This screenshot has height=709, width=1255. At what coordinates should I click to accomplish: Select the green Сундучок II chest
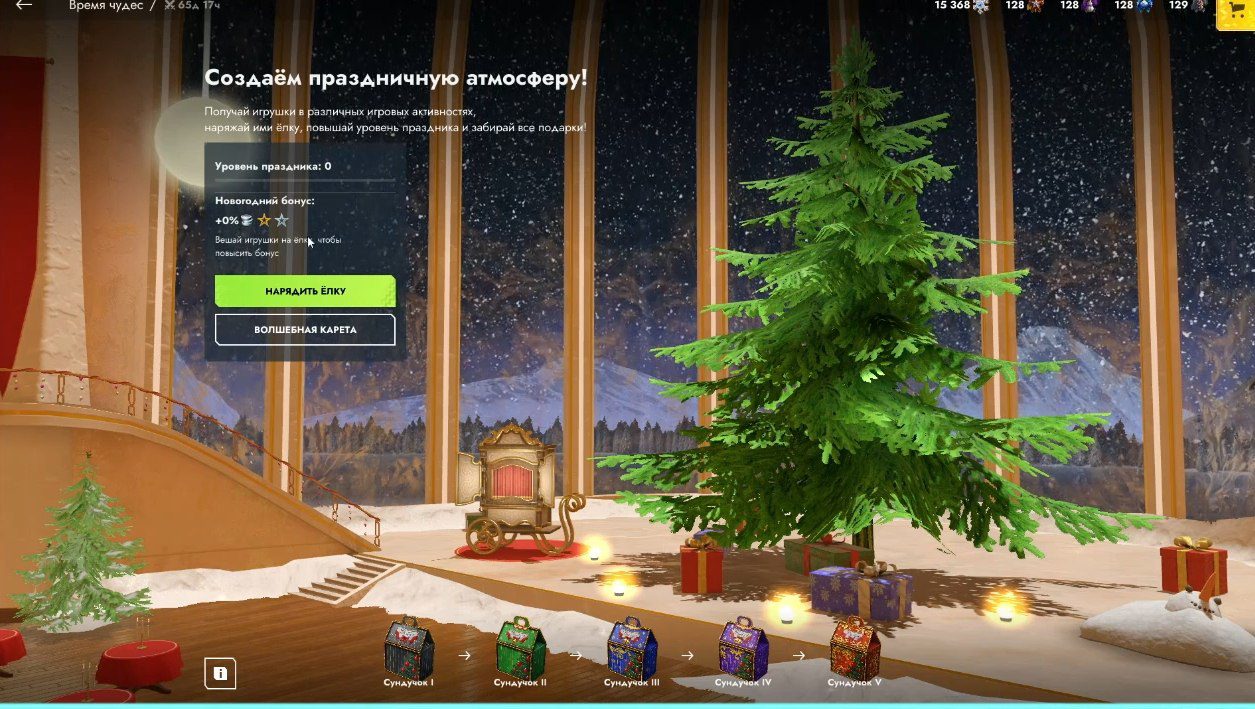(520, 648)
